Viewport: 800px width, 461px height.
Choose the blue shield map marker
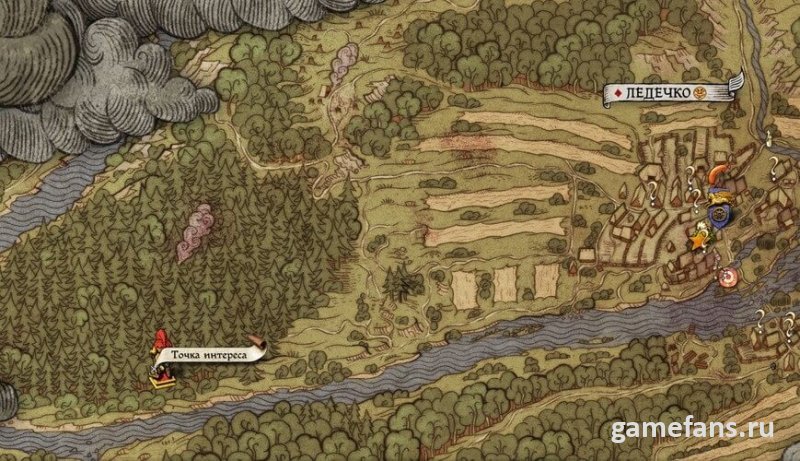click(716, 212)
